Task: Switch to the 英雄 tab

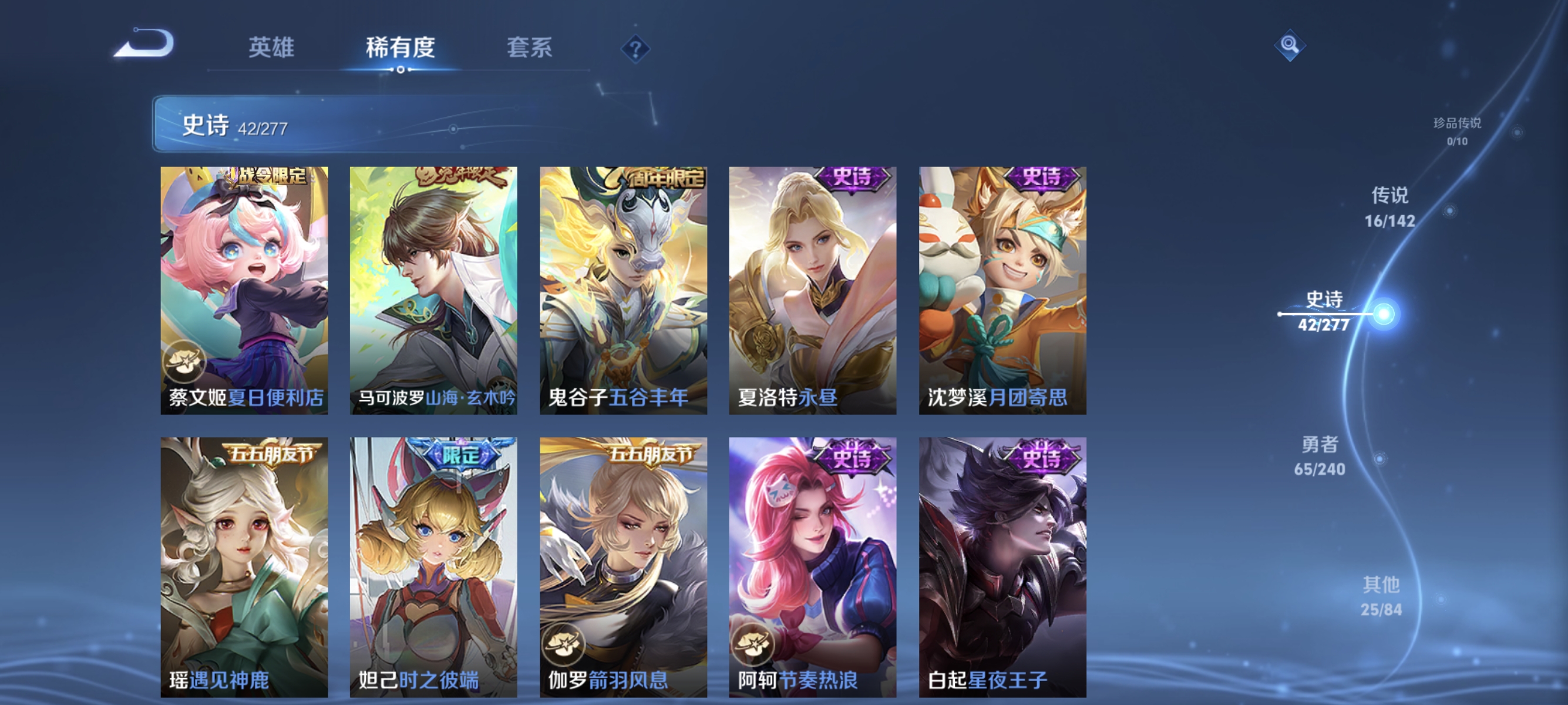Action: pyautogui.click(x=270, y=48)
